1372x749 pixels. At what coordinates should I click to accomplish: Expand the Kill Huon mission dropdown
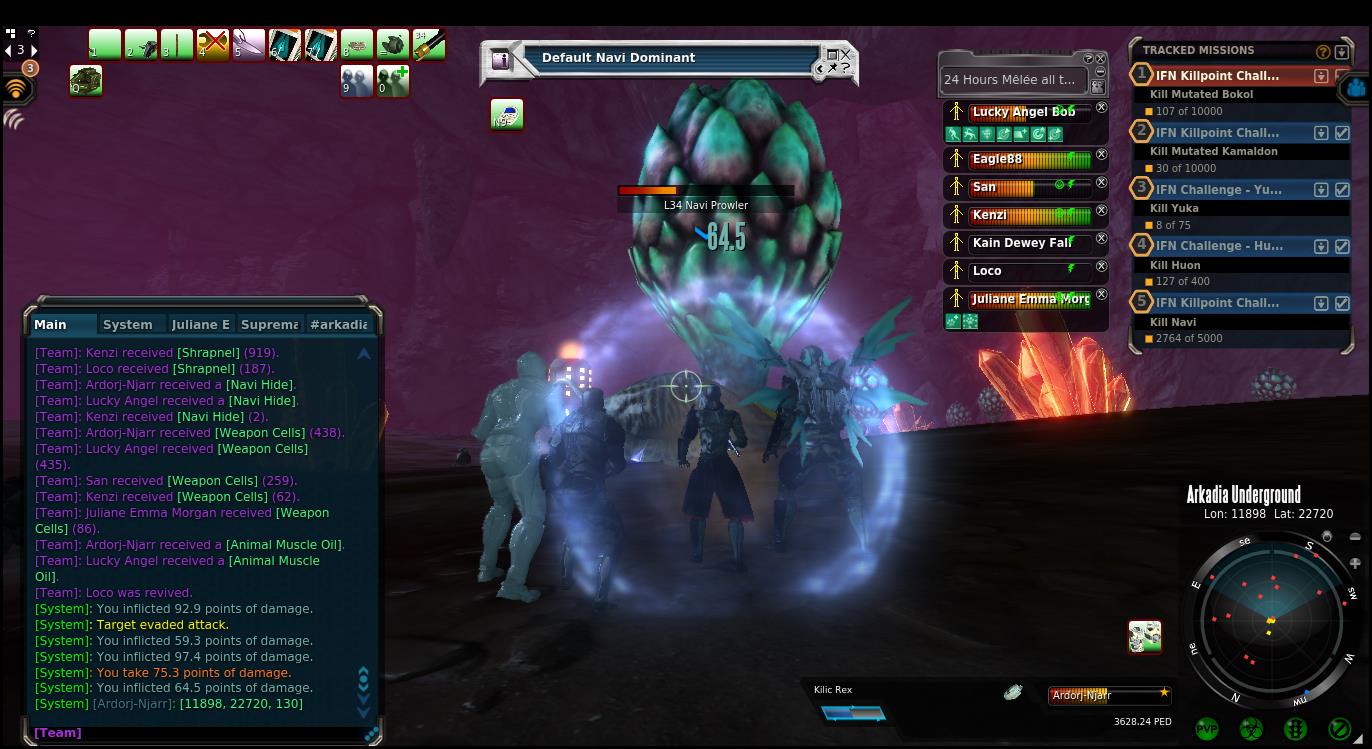pos(1321,246)
